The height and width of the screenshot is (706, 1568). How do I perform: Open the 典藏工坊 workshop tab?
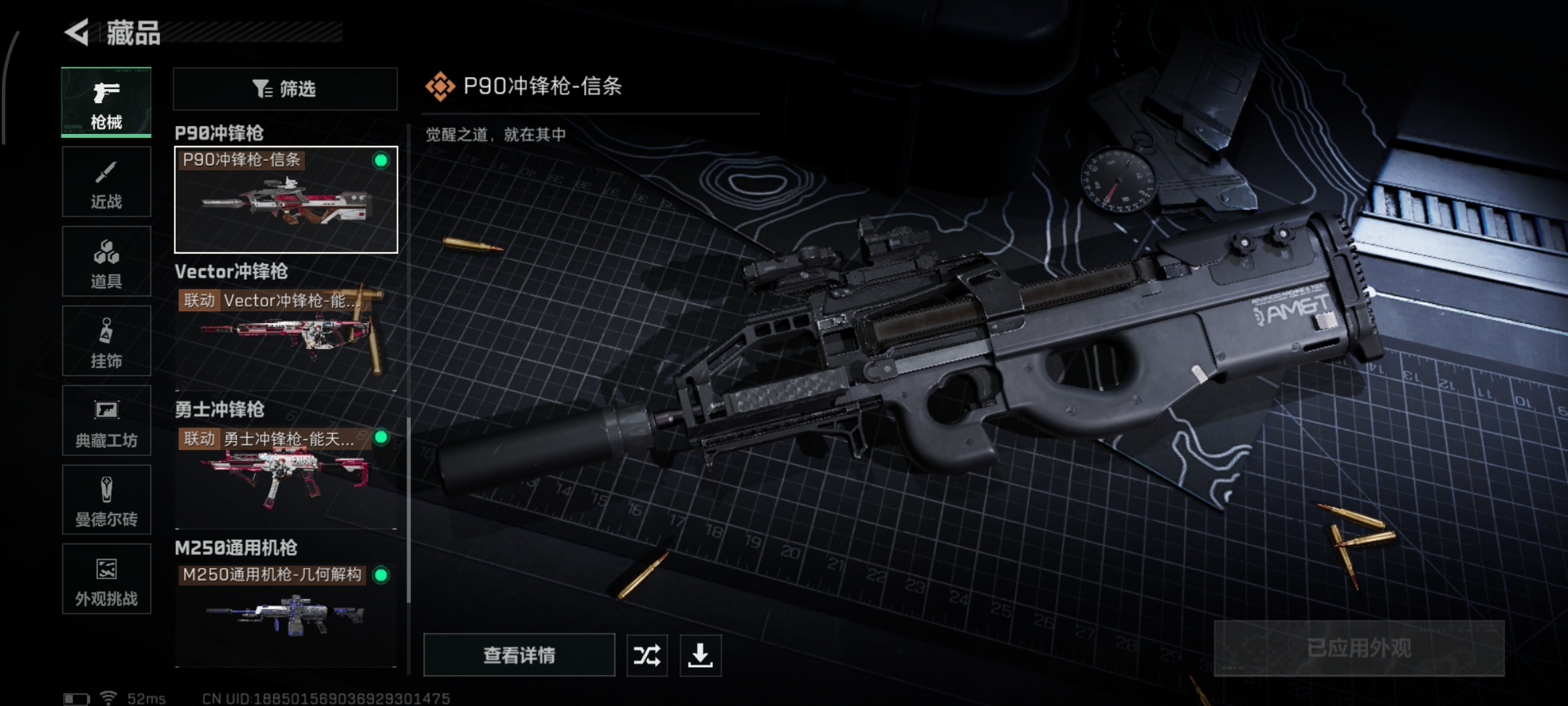106,420
